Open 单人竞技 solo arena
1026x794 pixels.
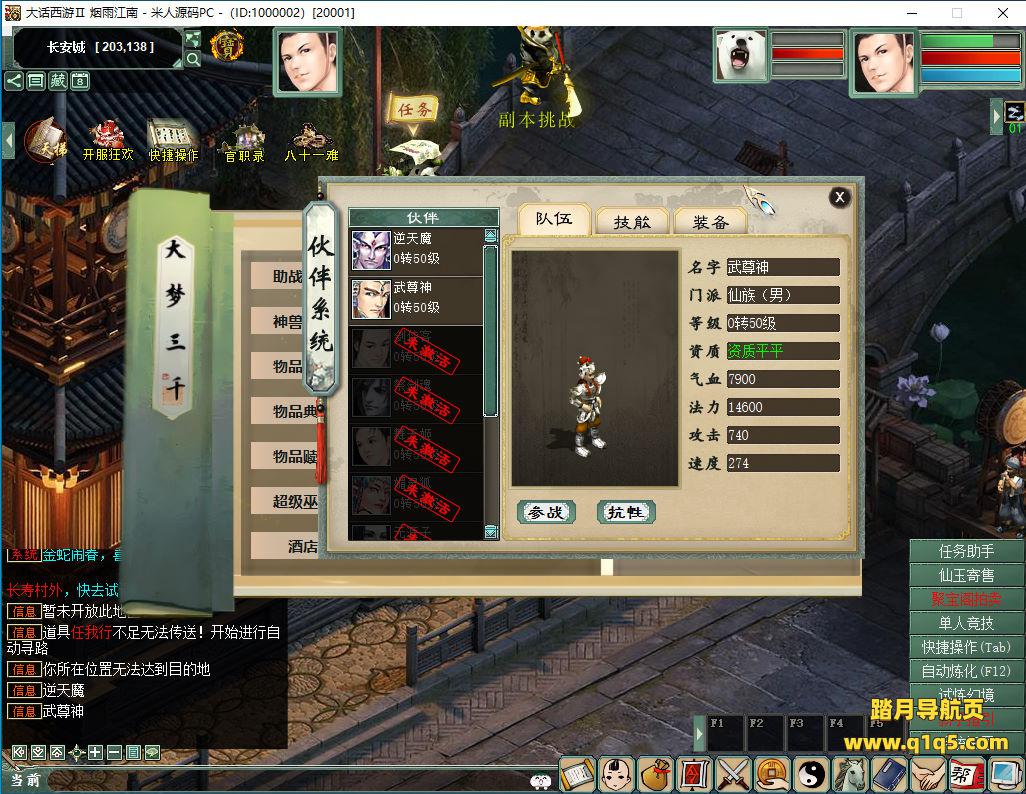click(966, 623)
